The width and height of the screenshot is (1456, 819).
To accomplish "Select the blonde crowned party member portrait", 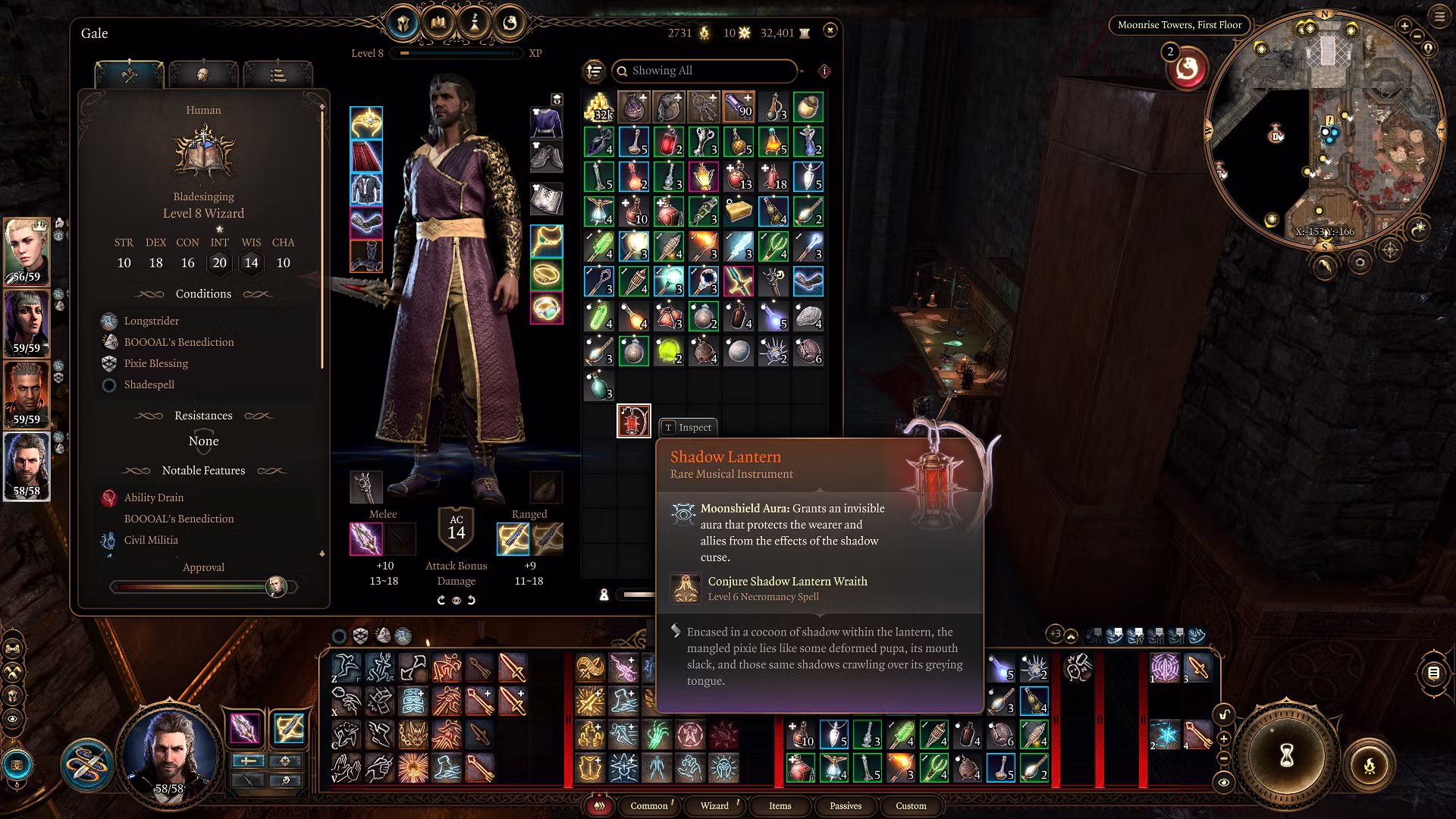I will [27, 251].
